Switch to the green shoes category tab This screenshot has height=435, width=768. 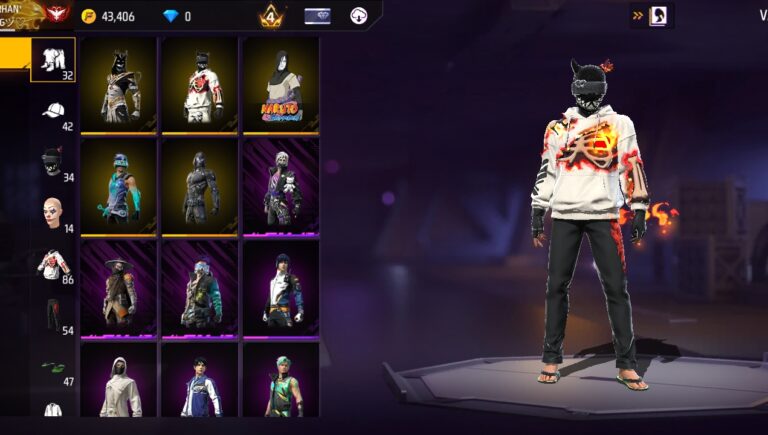coord(53,368)
